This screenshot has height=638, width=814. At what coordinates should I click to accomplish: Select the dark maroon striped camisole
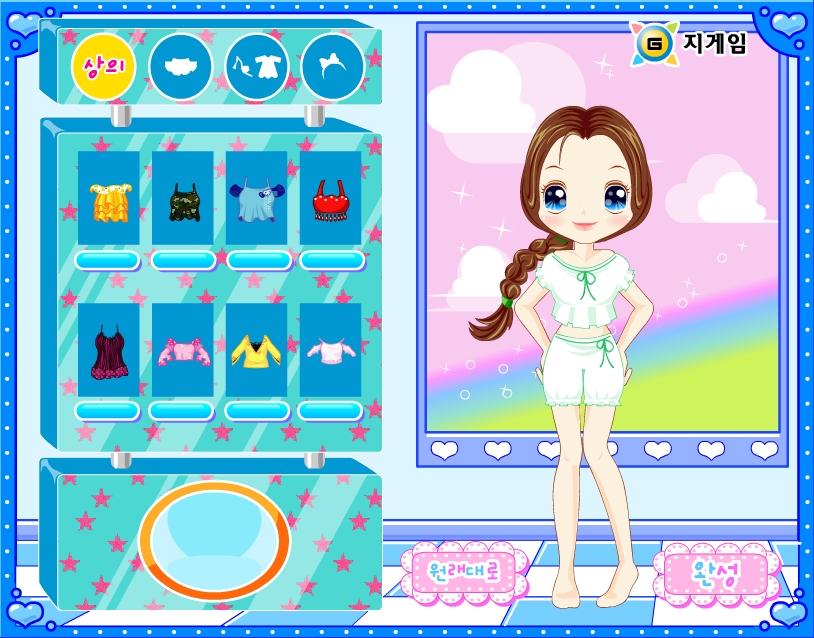[107, 350]
